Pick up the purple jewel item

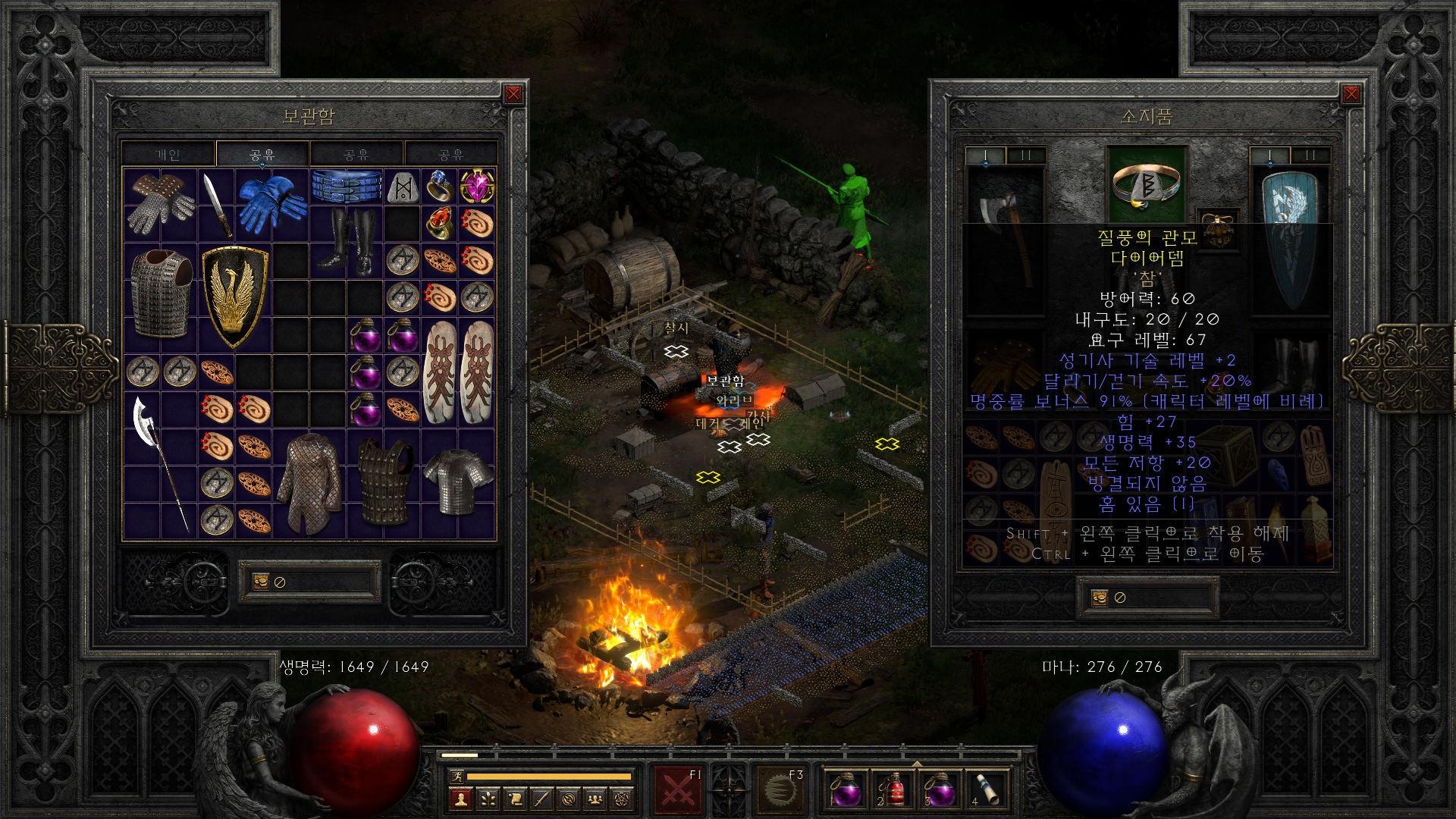(x=477, y=187)
